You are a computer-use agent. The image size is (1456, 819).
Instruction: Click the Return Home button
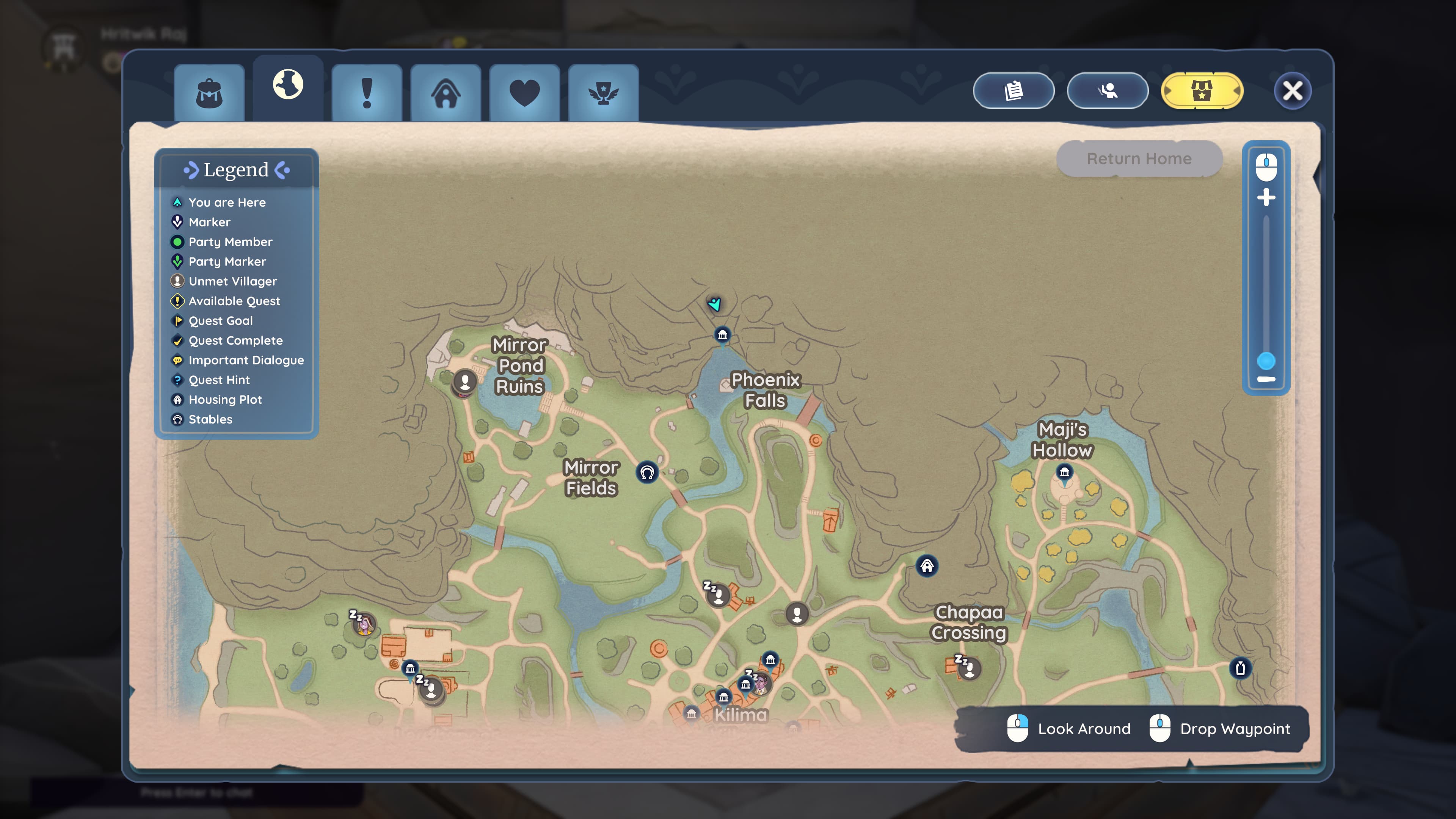tap(1139, 159)
